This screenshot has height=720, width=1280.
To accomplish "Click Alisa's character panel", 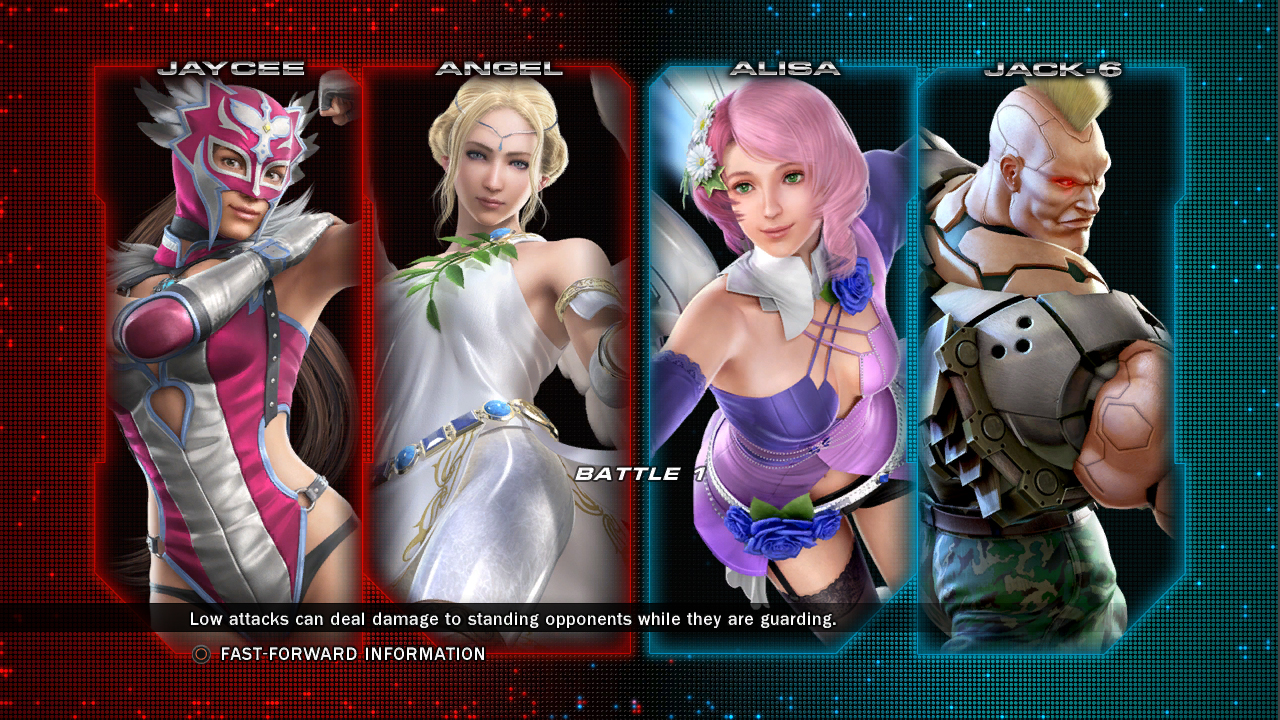I will click(x=782, y=340).
